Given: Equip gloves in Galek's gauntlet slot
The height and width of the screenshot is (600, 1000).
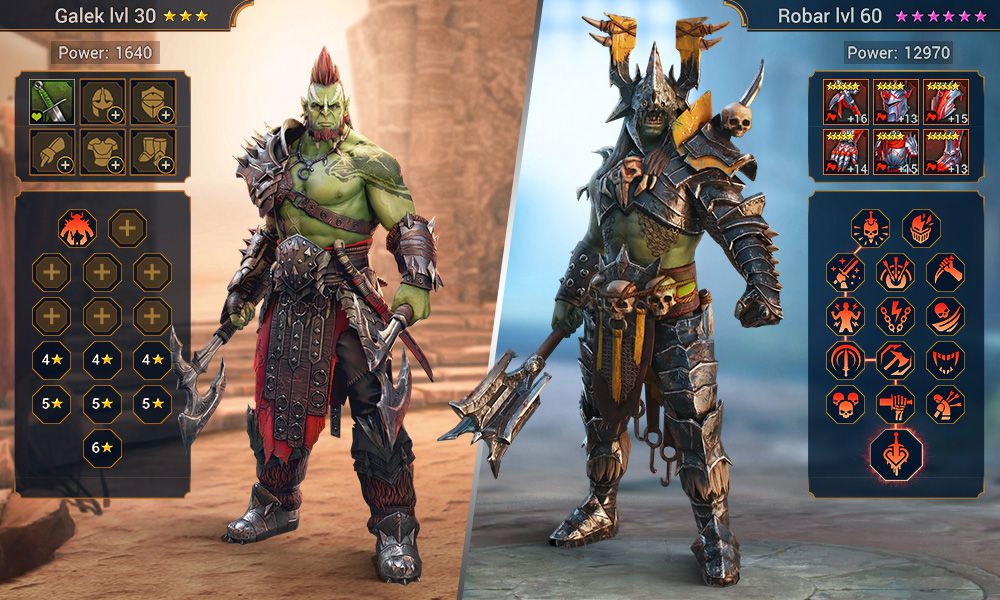Looking at the screenshot, I should click(51, 151).
